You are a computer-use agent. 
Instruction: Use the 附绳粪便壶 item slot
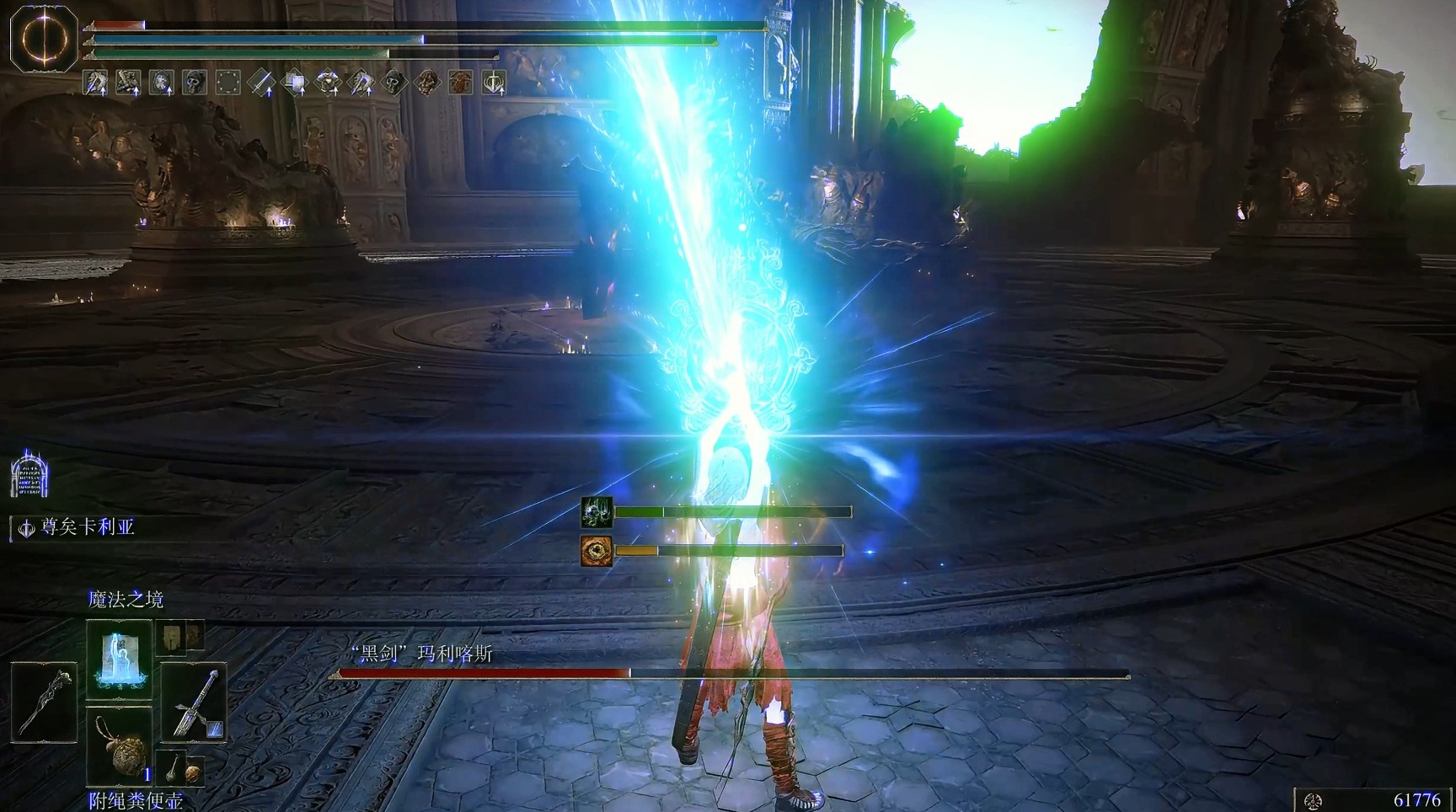point(119,745)
